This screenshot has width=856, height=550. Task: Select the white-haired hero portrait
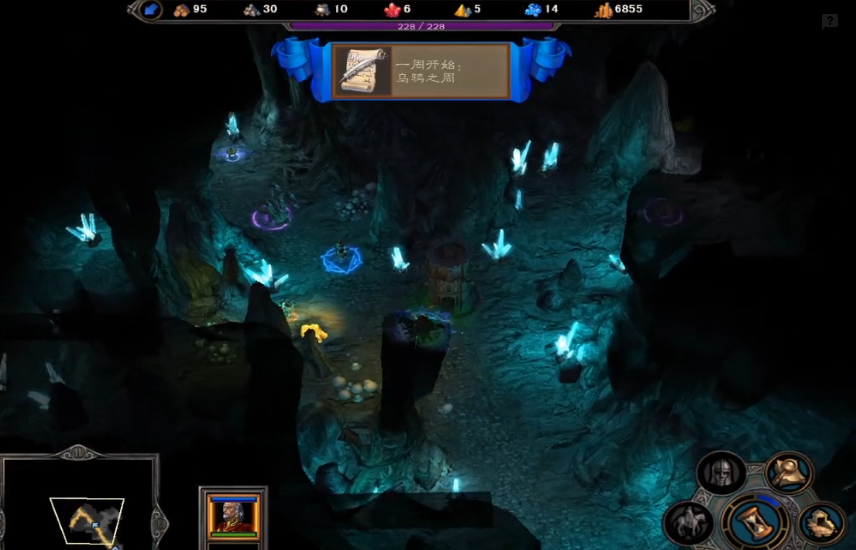coord(232,514)
